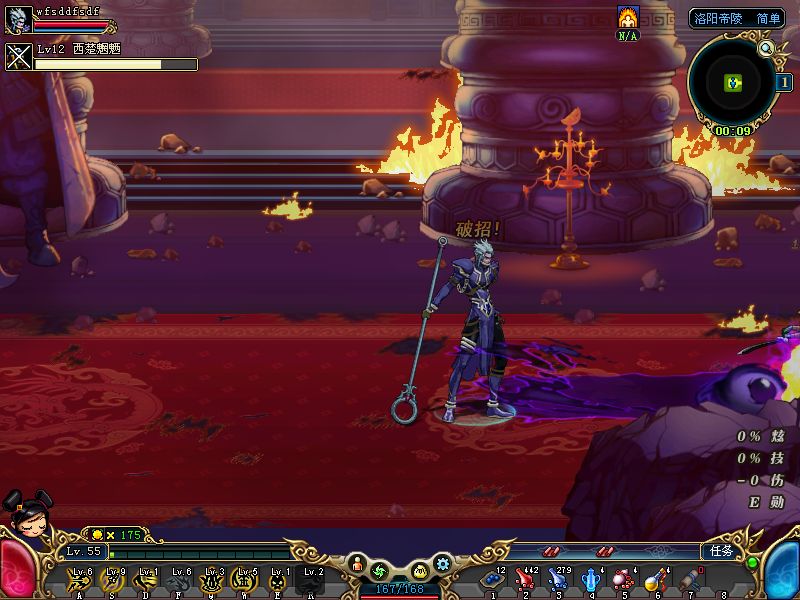Use the yellow flask in slot 6
The image size is (800, 600).
coord(656,579)
